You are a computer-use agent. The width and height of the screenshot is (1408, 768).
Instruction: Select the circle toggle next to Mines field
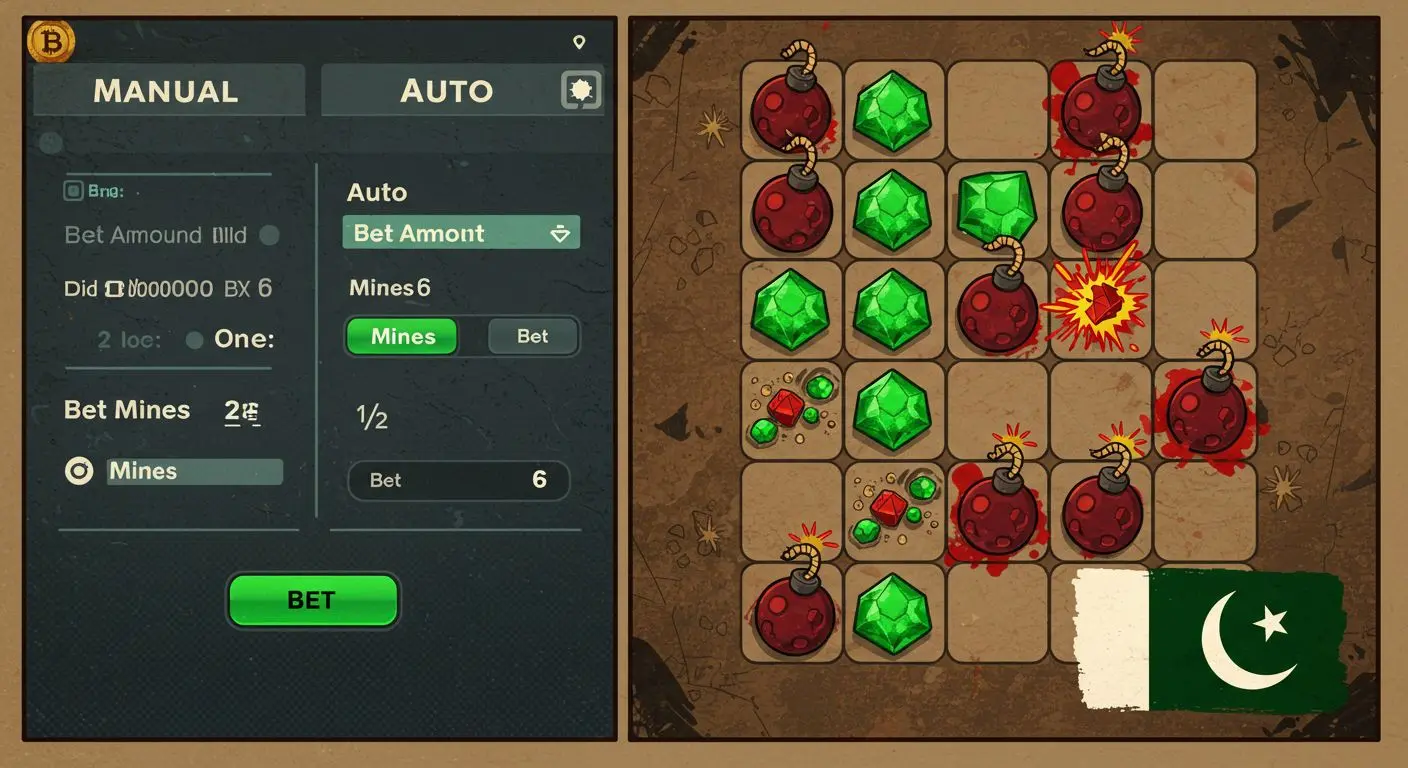[79, 471]
